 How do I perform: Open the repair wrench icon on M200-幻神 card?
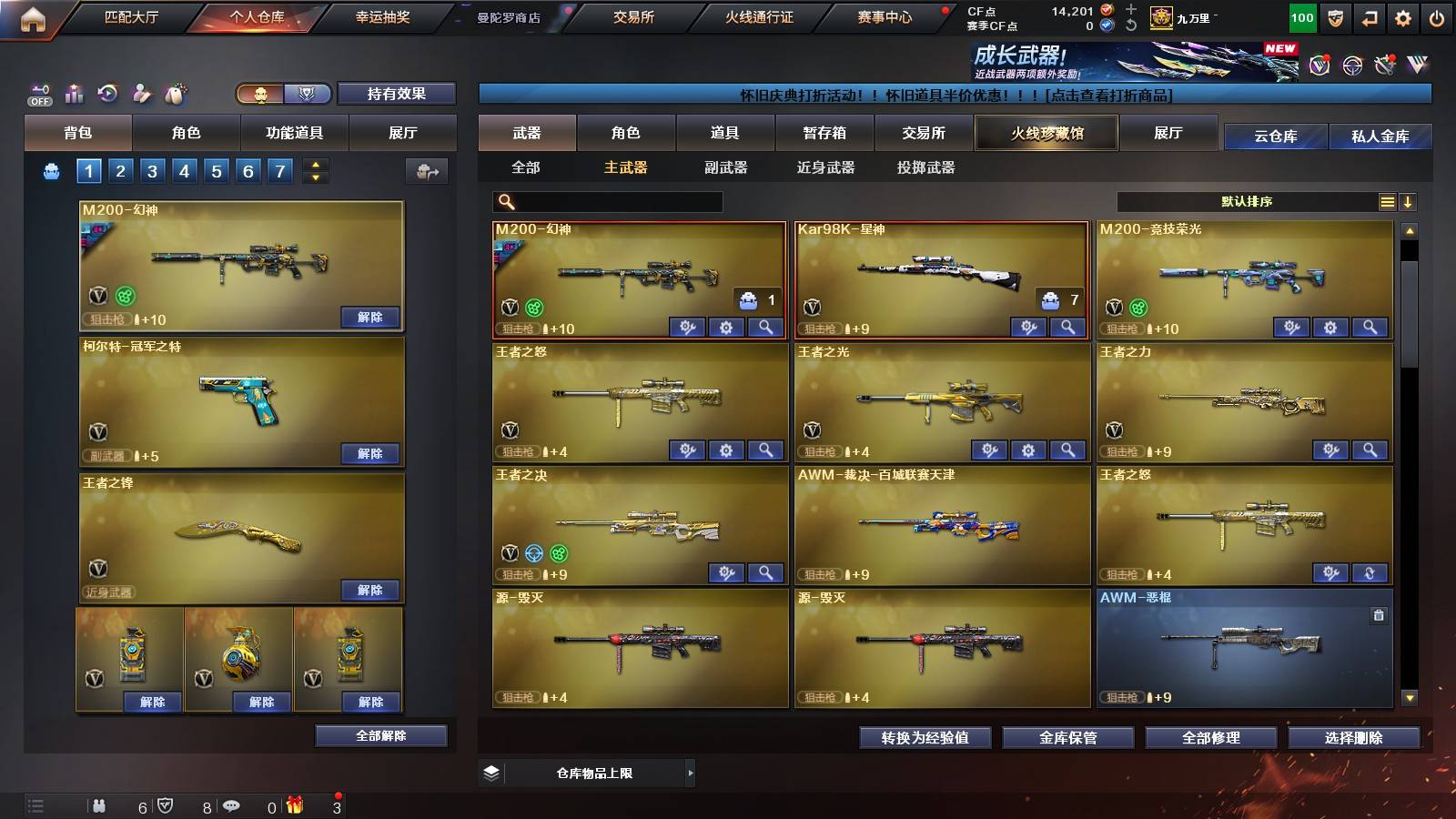pyautogui.click(x=689, y=325)
